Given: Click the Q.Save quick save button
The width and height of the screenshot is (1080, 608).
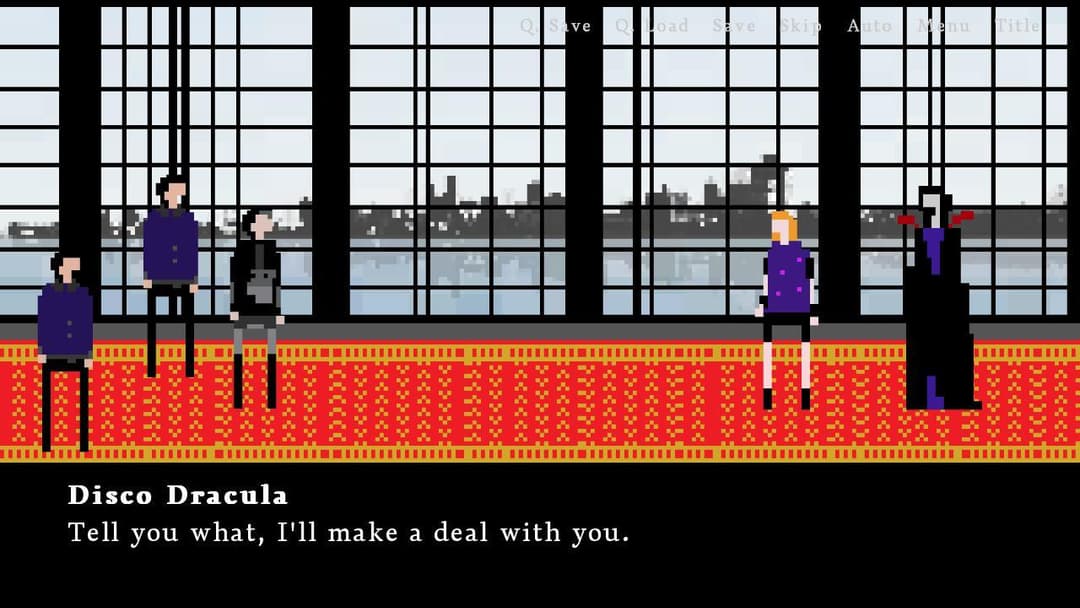Looking at the screenshot, I should pos(555,26).
